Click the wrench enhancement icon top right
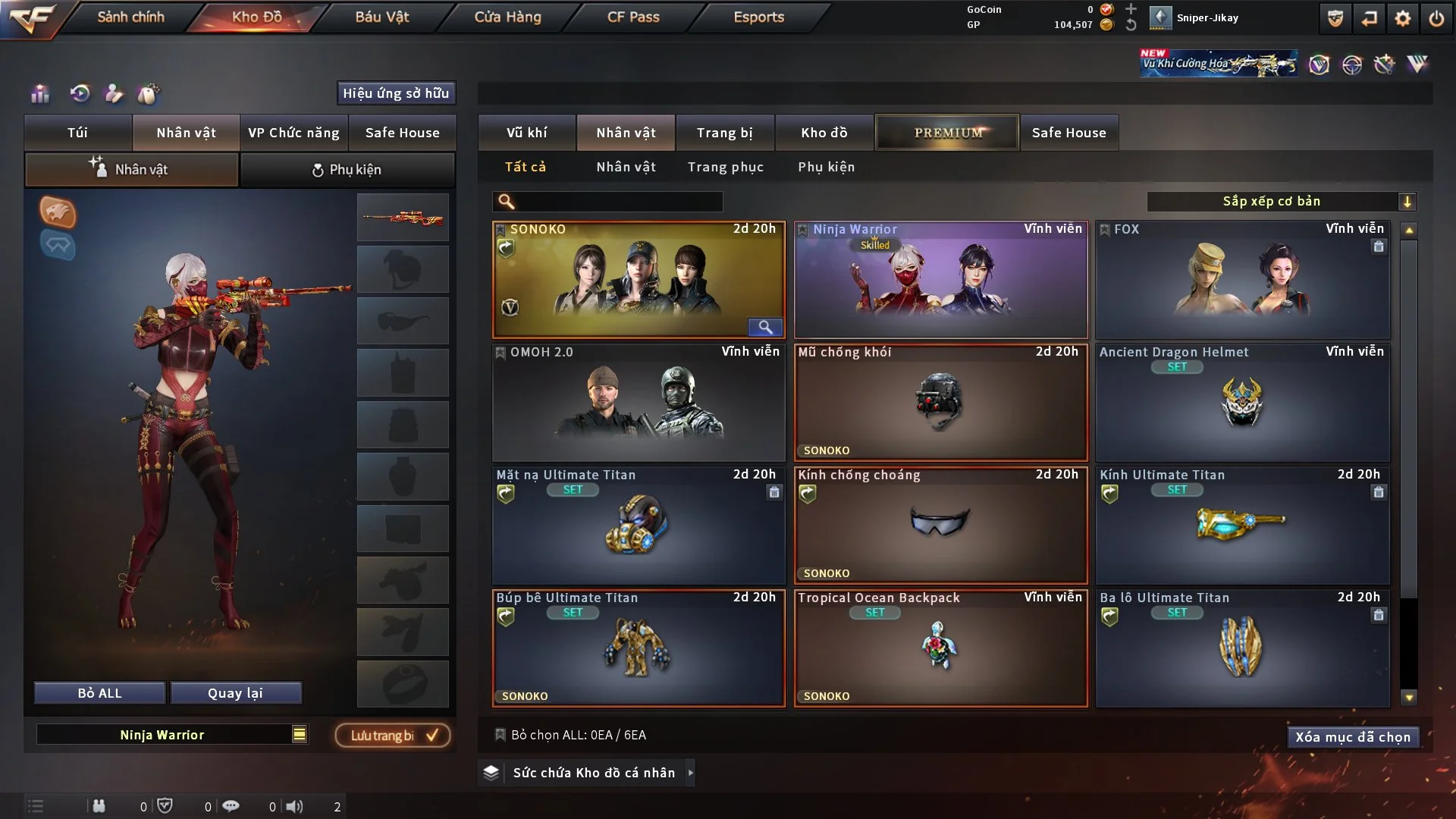The image size is (1456, 819). pyautogui.click(x=1385, y=64)
